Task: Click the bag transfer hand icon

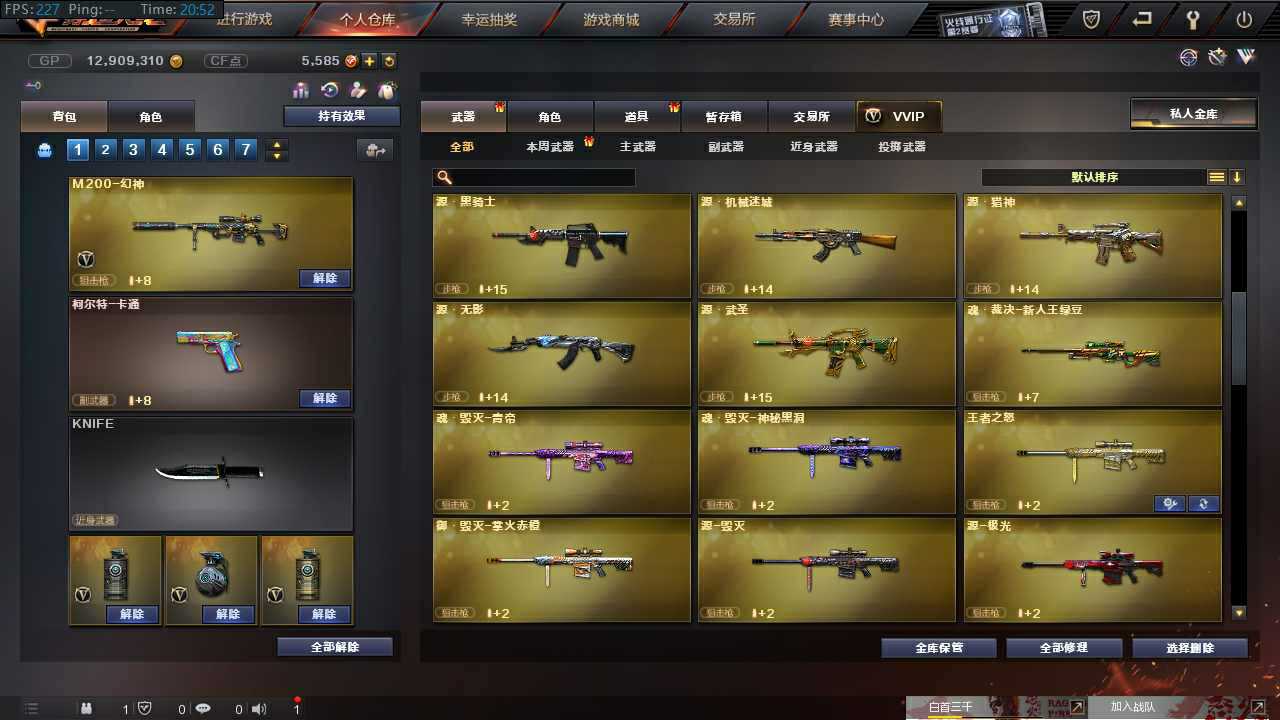Action: (375, 150)
